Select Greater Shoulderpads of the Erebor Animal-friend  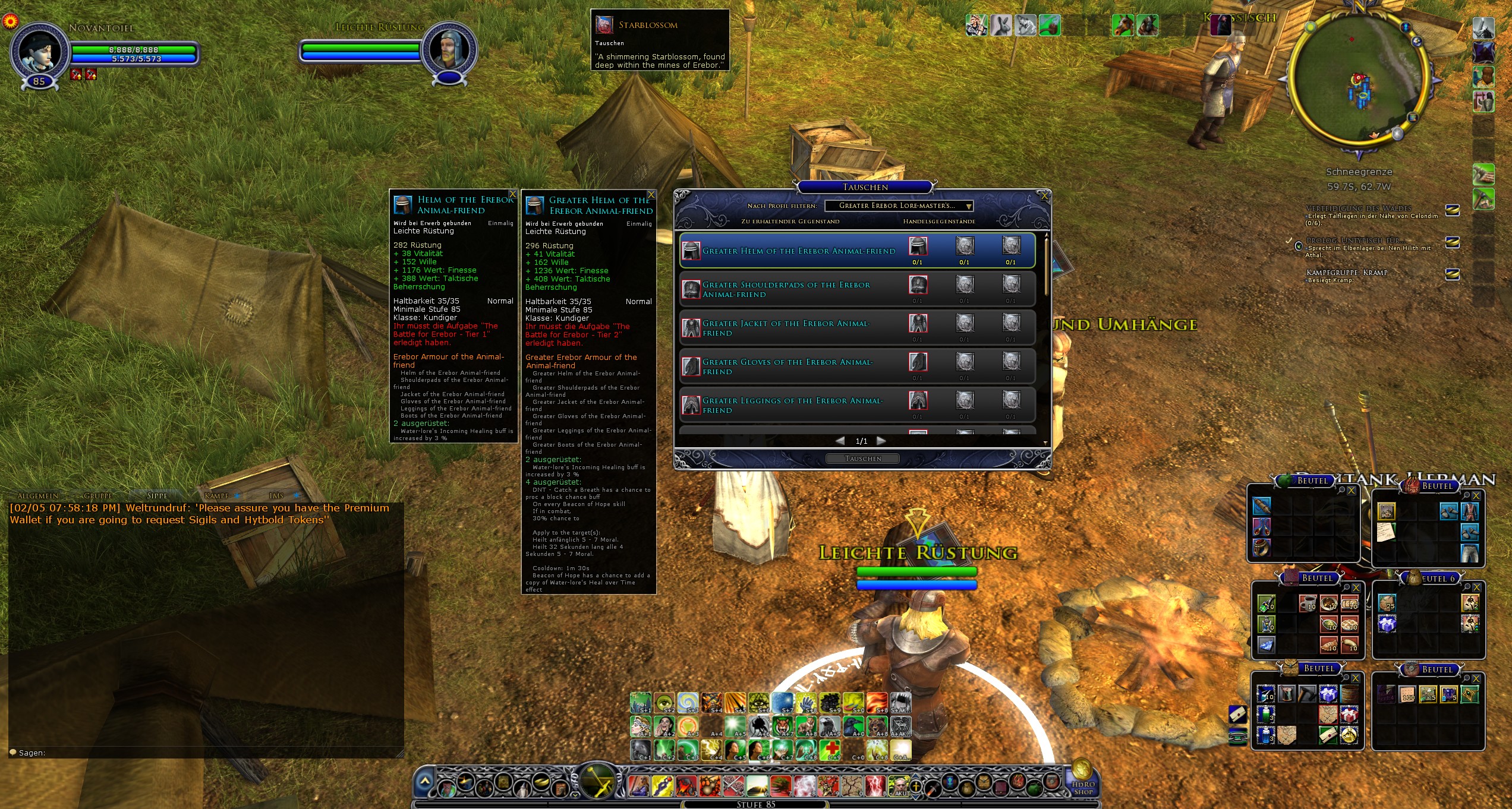pos(786,290)
